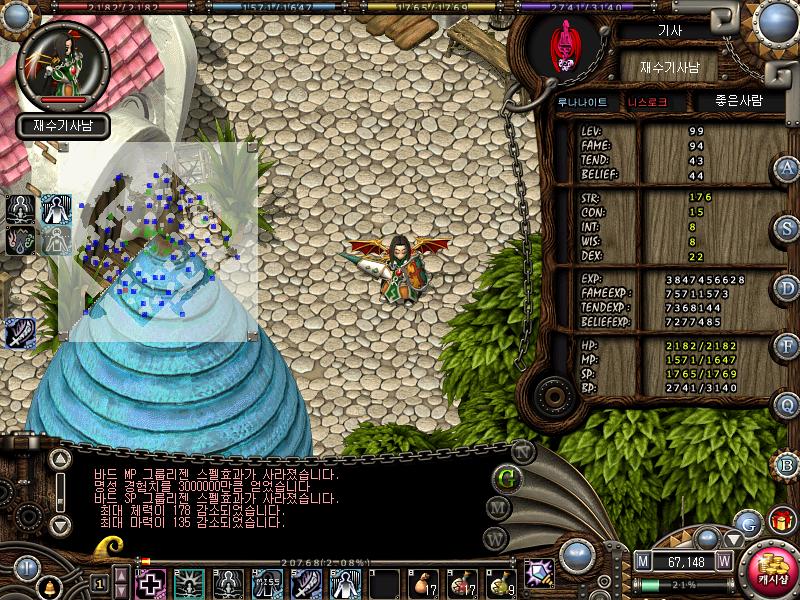Click the round D button on the stats panel
Image resolution: width=800 pixels, height=600 pixels.
click(x=787, y=287)
